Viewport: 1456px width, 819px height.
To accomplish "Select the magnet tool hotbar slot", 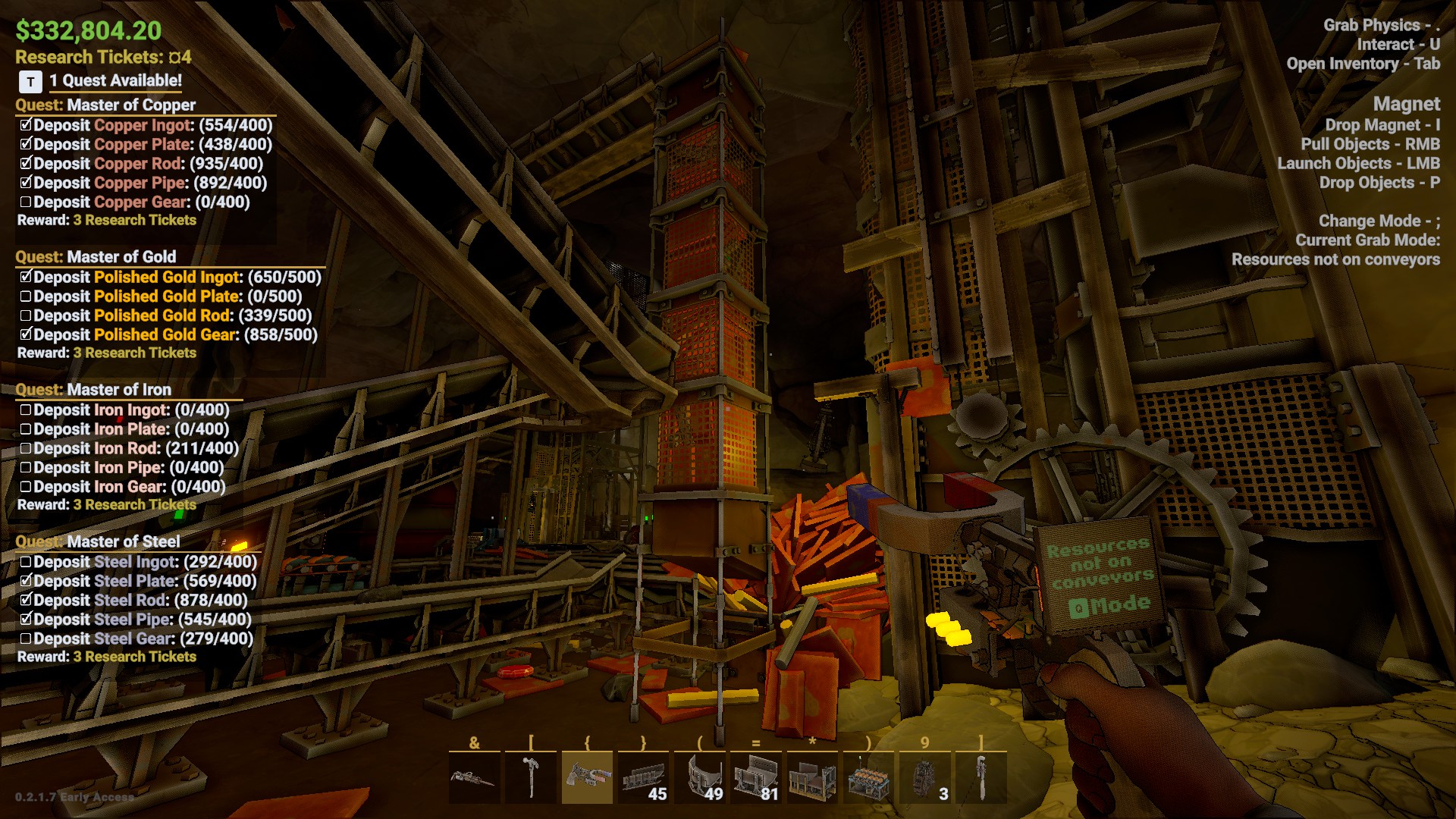I will (x=586, y=777).
